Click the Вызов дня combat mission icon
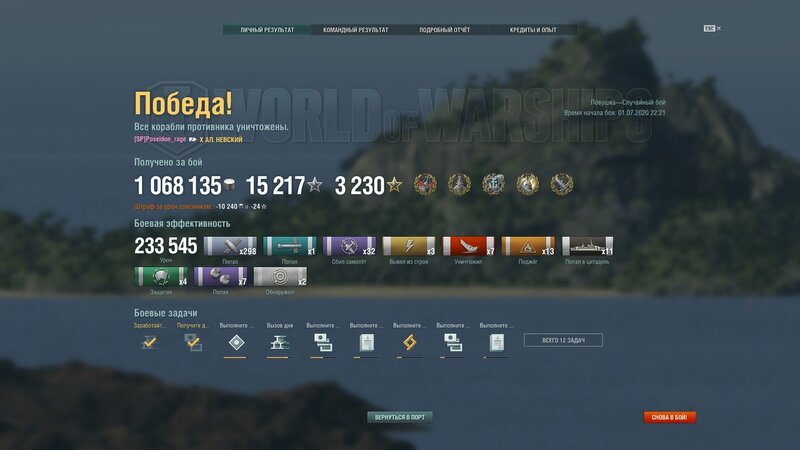 [x=280, y=342]
